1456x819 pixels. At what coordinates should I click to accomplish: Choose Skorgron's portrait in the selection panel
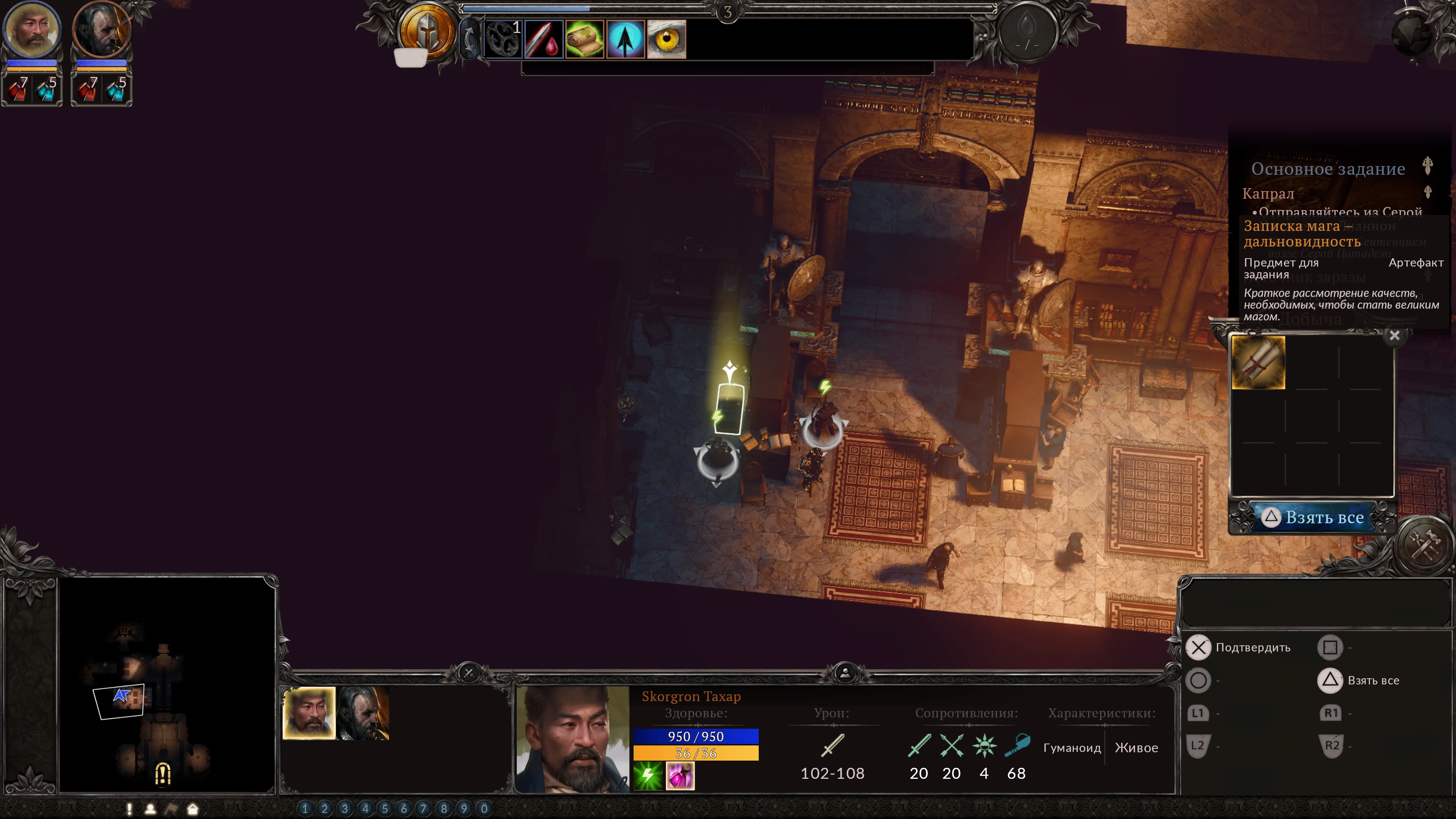coord(309,713)
